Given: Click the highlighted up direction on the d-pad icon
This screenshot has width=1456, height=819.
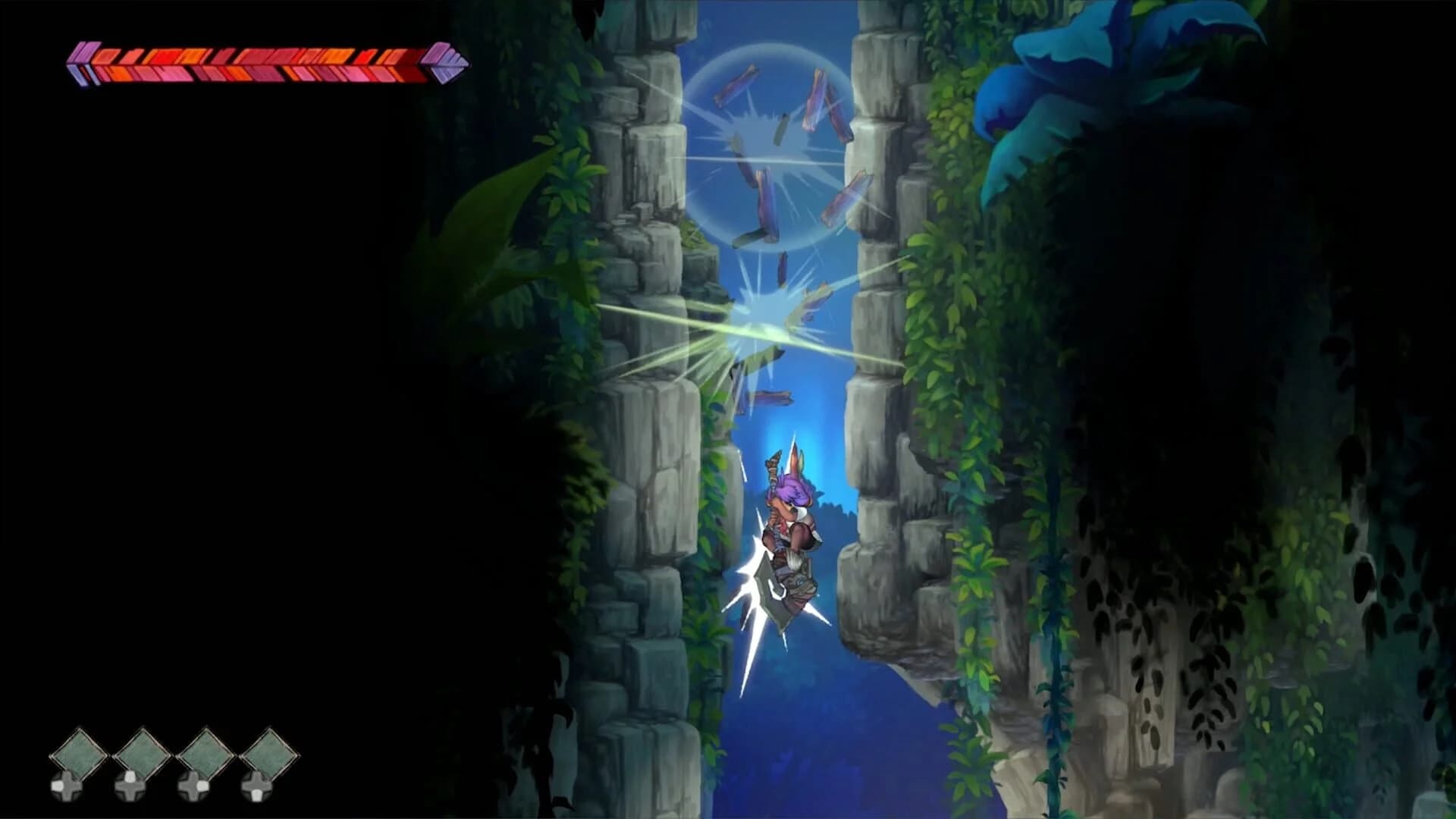Looking at the screenshot, I should (x=129, y=775).
